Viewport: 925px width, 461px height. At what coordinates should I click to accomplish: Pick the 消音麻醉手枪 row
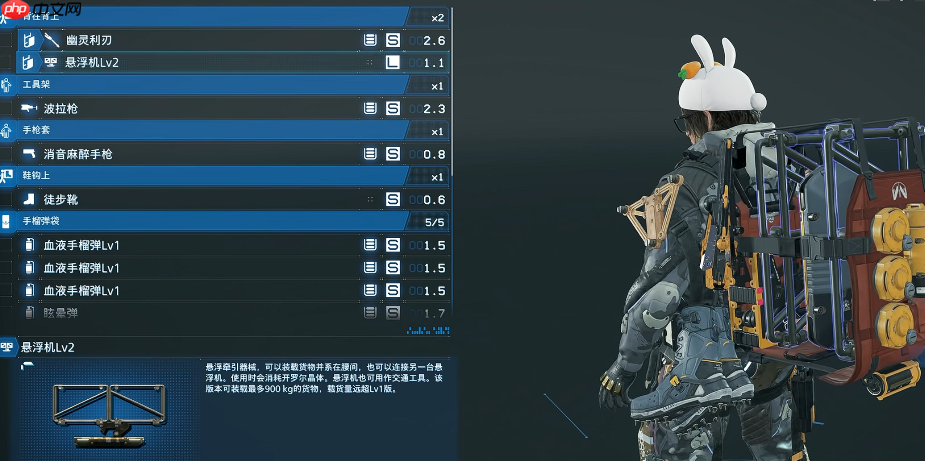click(200, 154)
